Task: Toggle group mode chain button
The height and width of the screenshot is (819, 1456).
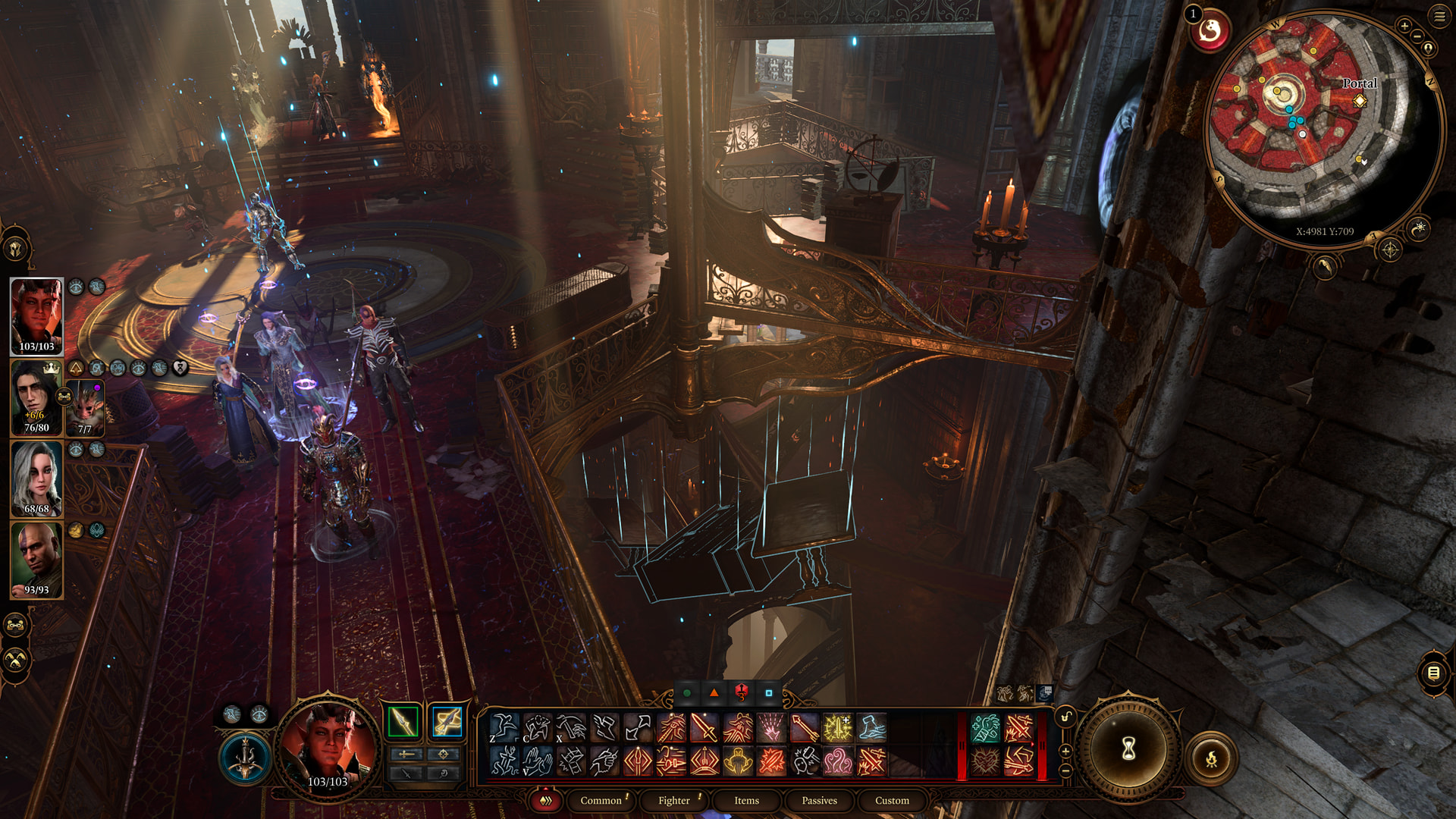Action: tap(16, 626)
